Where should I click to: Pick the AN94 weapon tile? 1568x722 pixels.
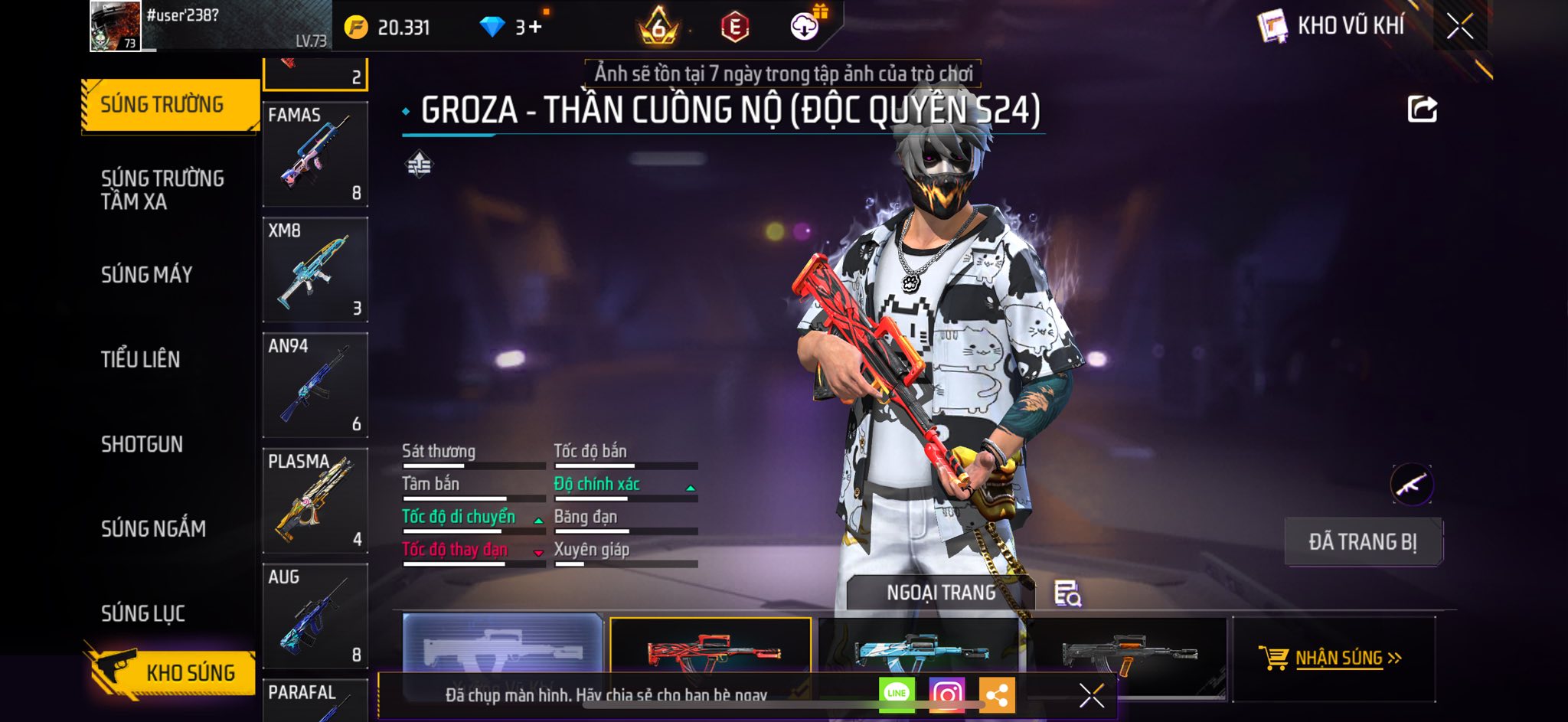(x=315, y=385)
